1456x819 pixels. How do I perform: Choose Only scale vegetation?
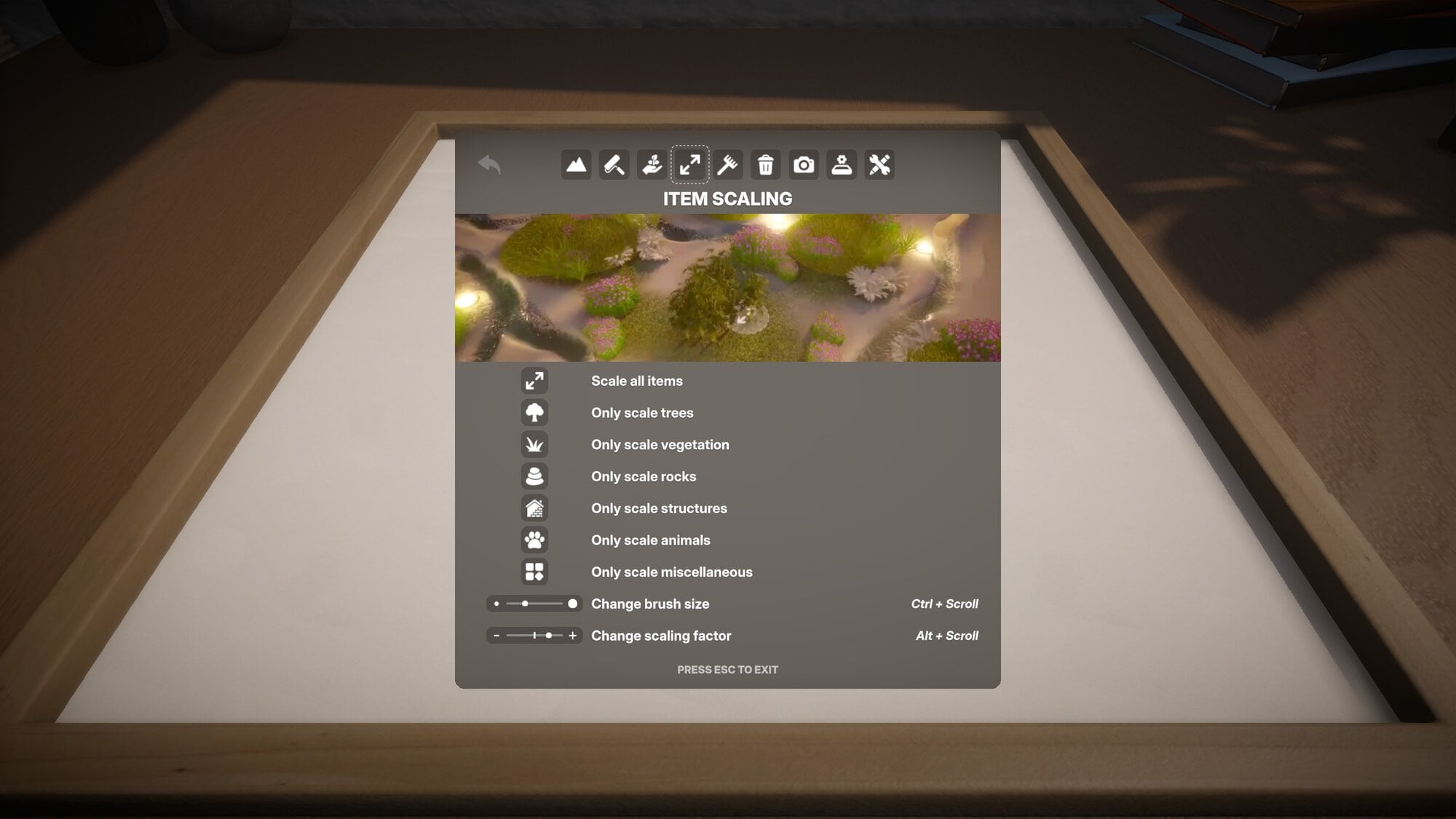(x=534, y=444)
